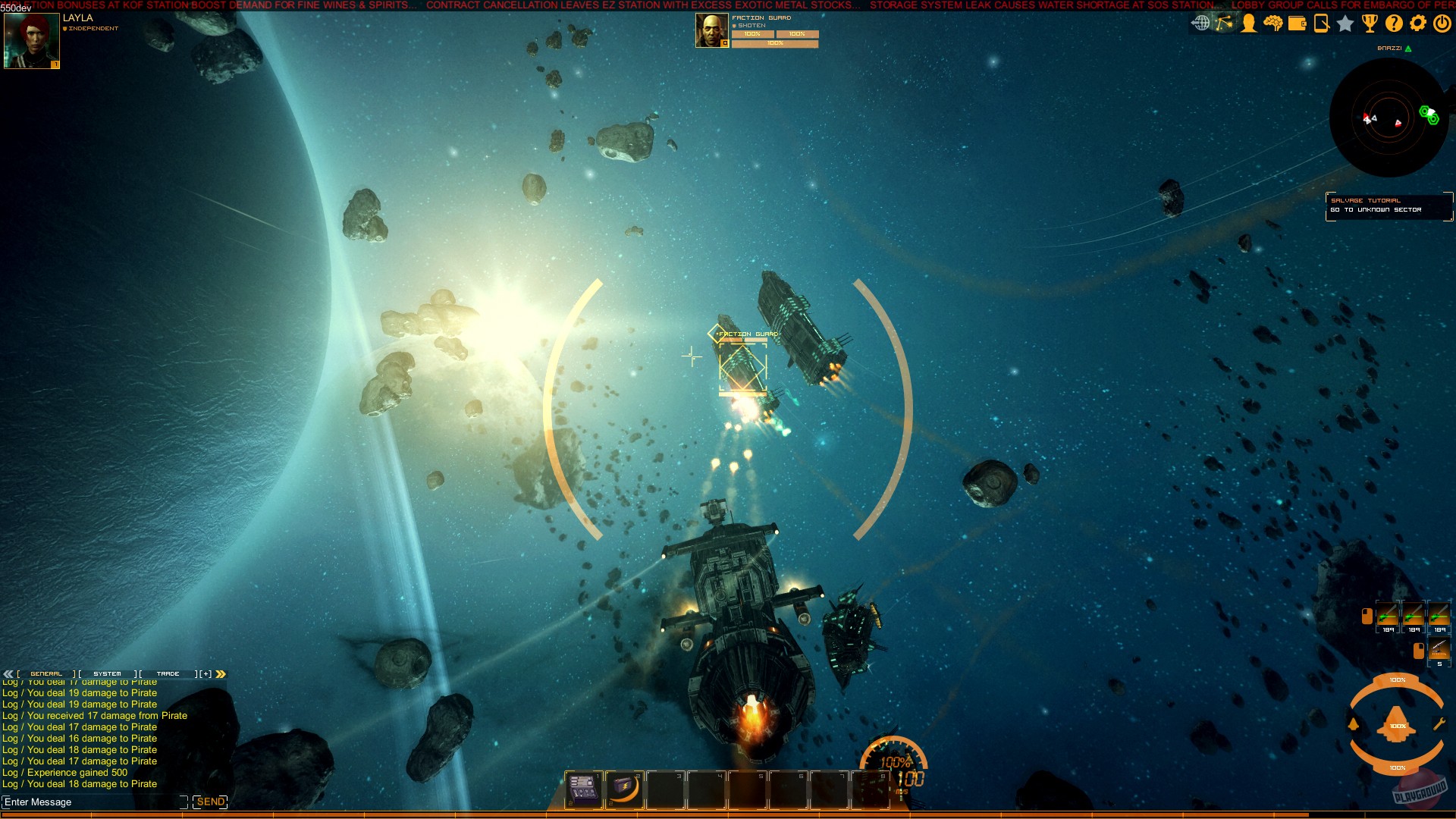
Task: Click the wrench repair icon
Action: [x=1439, y=724]
